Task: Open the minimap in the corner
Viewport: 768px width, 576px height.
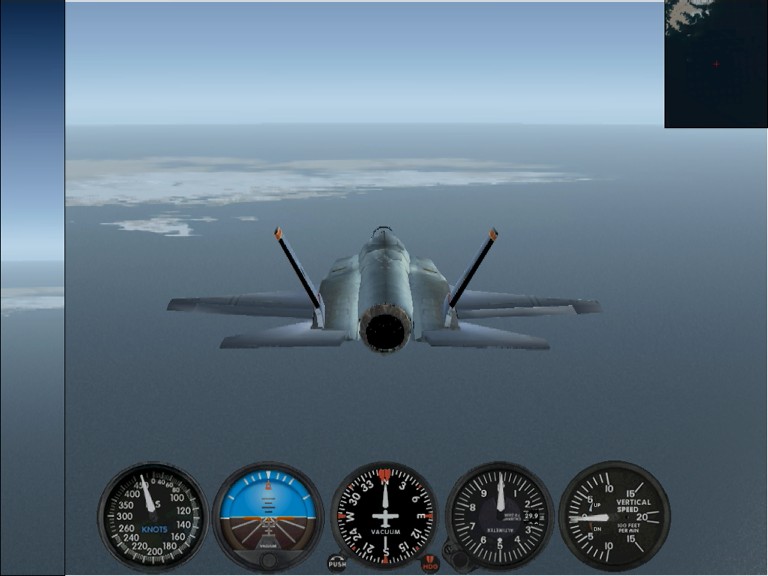Action: tap(715, 63)
